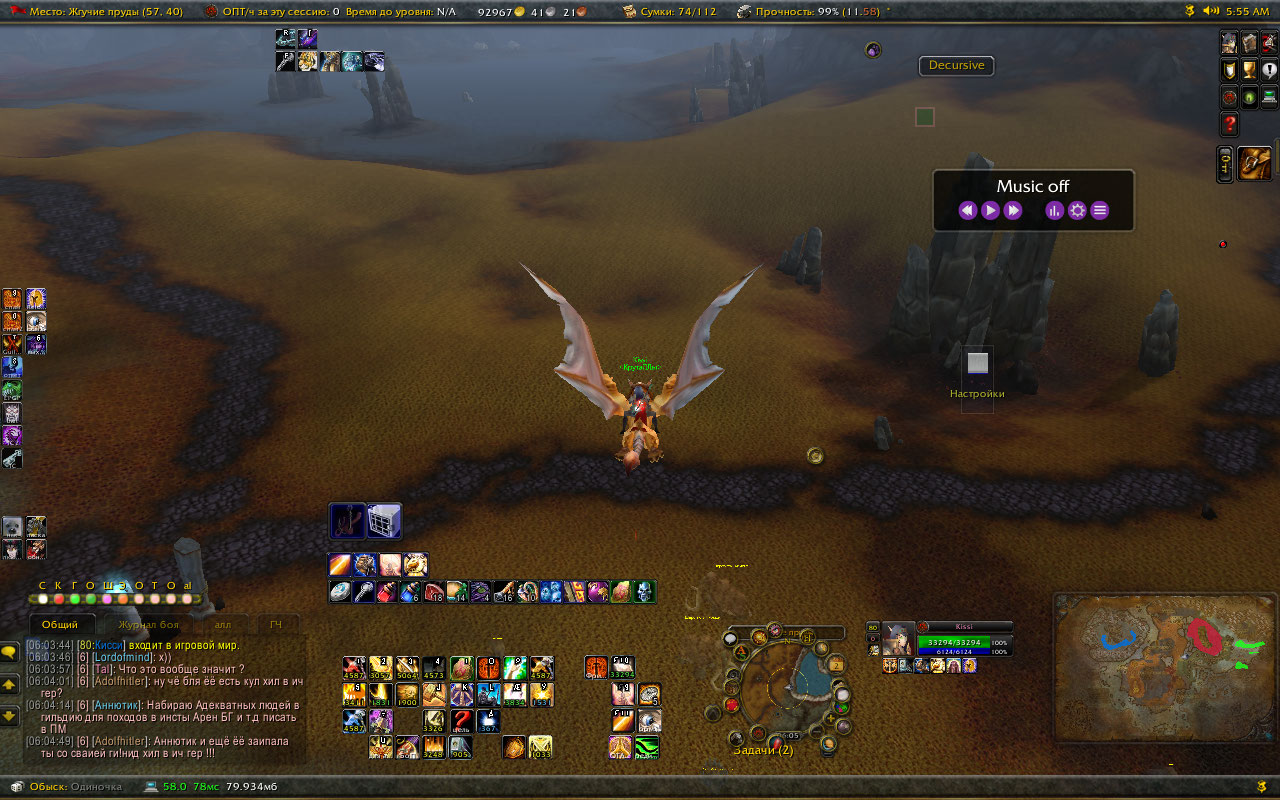Open the music player gear settings
This screenshot has height=800, width=1280.
coord(1077,210)
